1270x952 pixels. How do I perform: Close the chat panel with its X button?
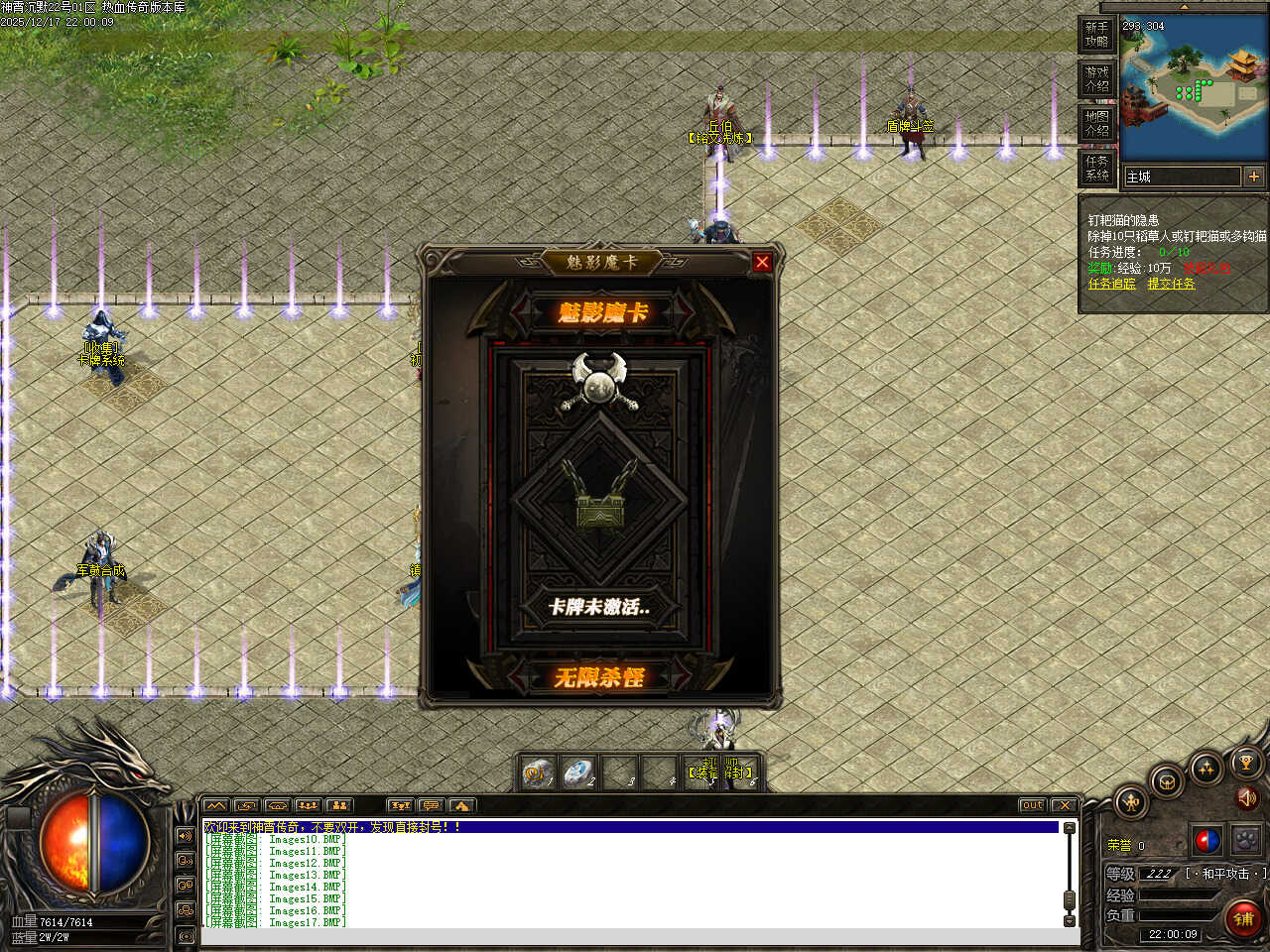pos(1064,805)
